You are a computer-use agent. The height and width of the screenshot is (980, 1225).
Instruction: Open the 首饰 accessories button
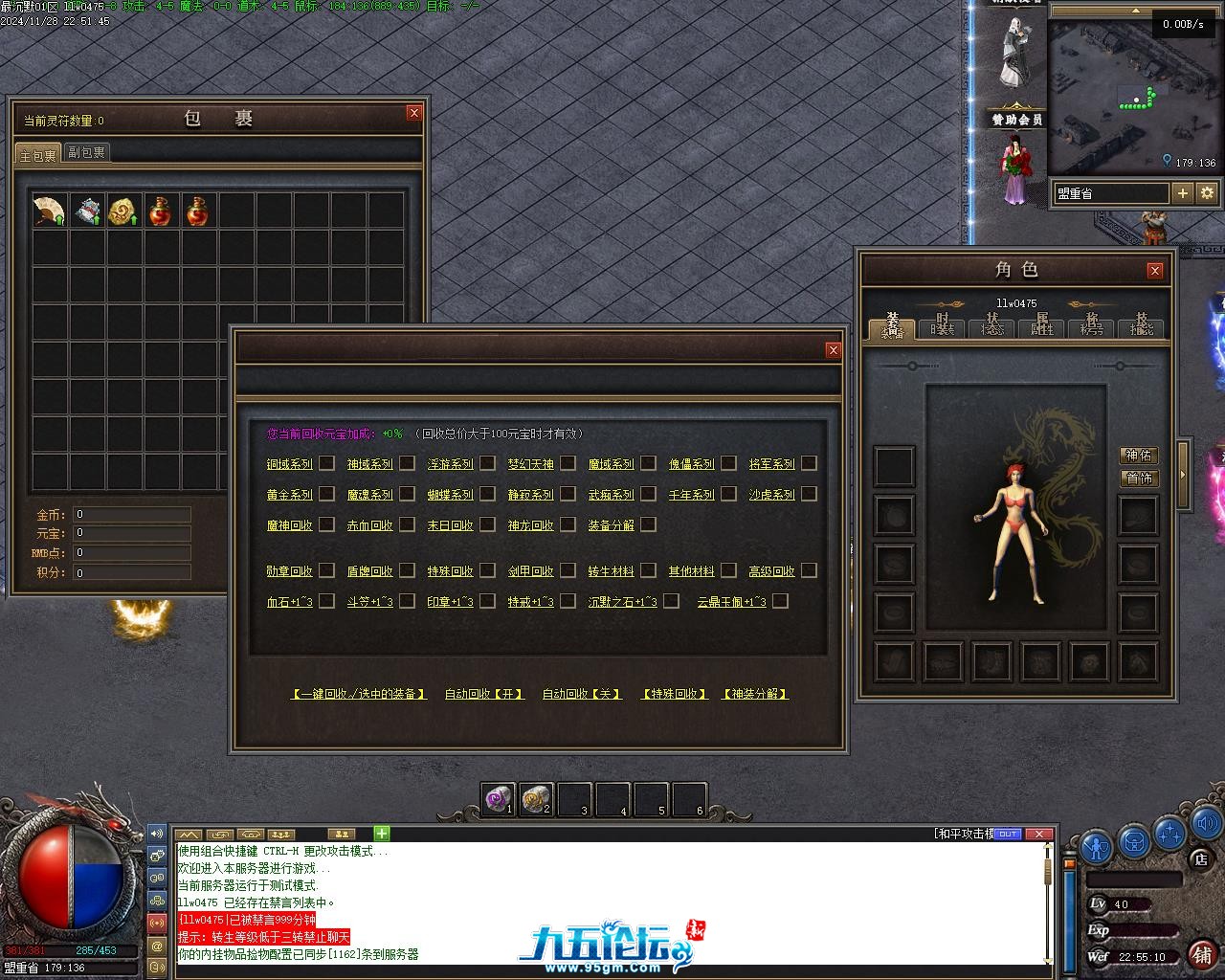pos(1139,478)
